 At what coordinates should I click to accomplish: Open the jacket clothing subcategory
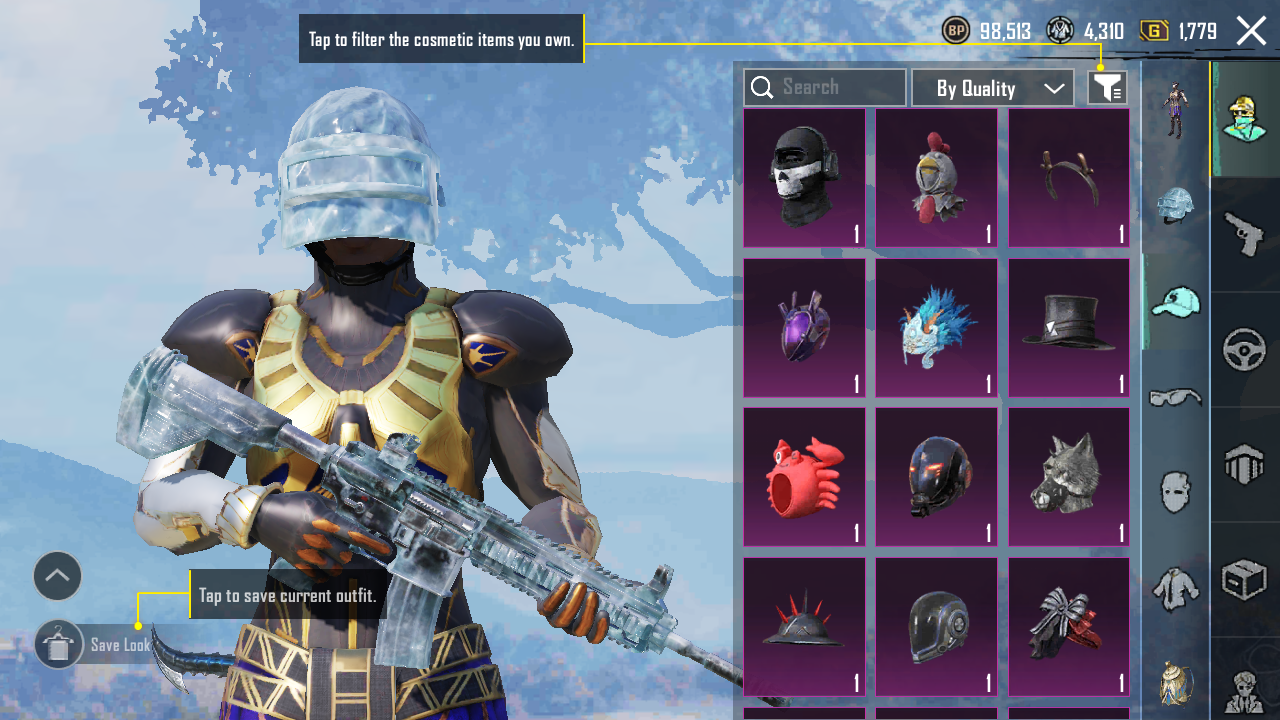point(1175,589)
